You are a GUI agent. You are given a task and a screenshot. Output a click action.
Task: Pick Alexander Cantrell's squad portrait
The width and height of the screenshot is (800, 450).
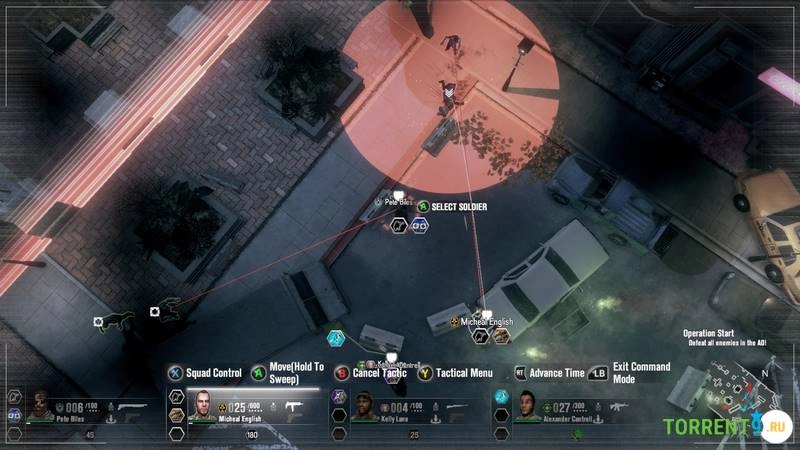point(529,406)
